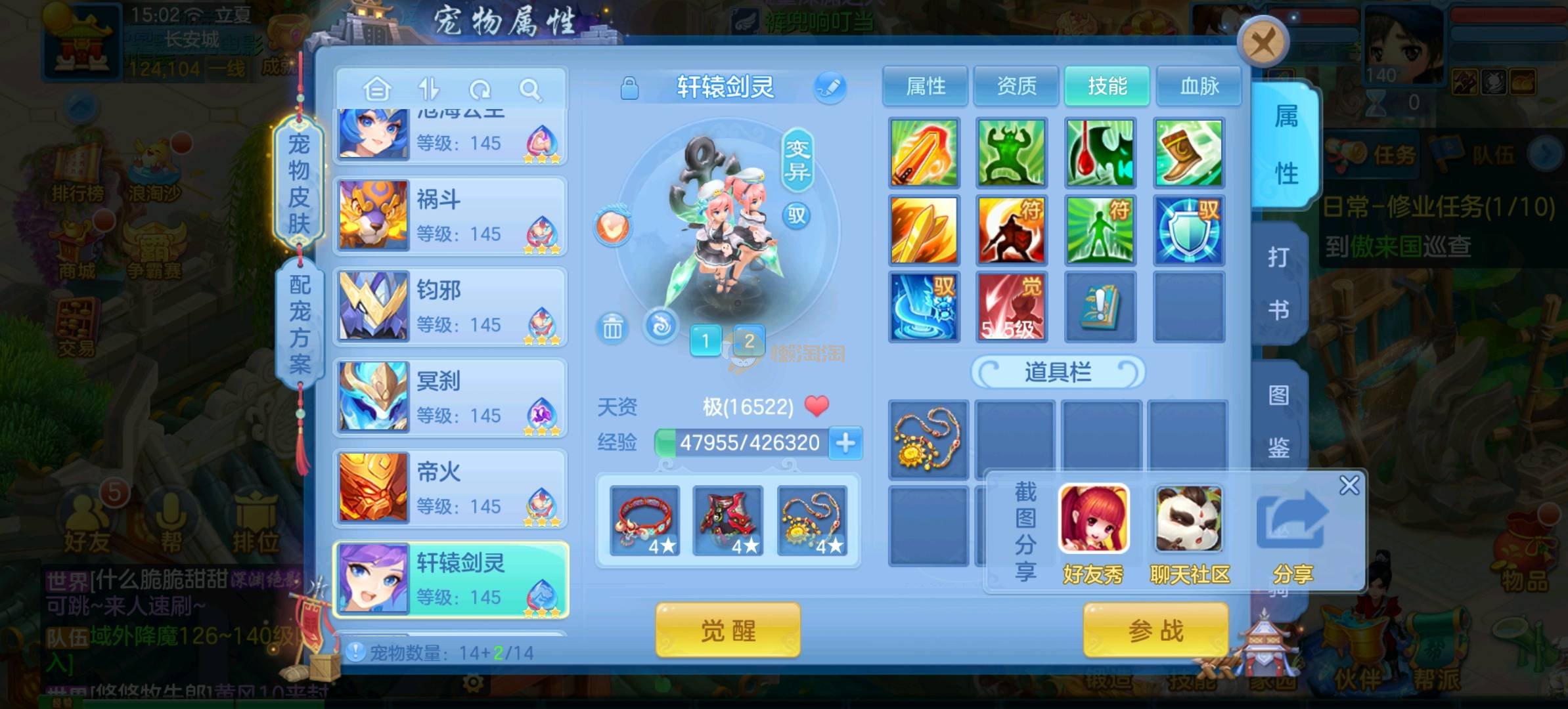Screen dimensions: 1568x709
Task: Click the trash can release icon
Action: (612, 327)
